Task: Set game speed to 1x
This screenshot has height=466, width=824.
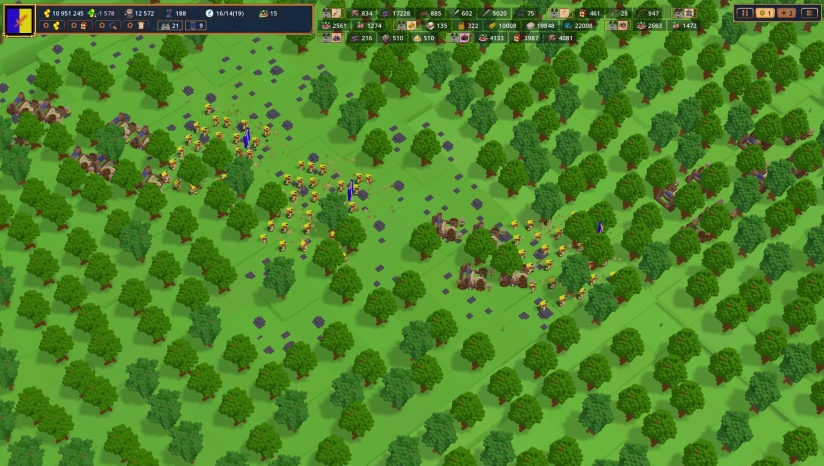Action: pyautogui.click(x=765, y=13)
